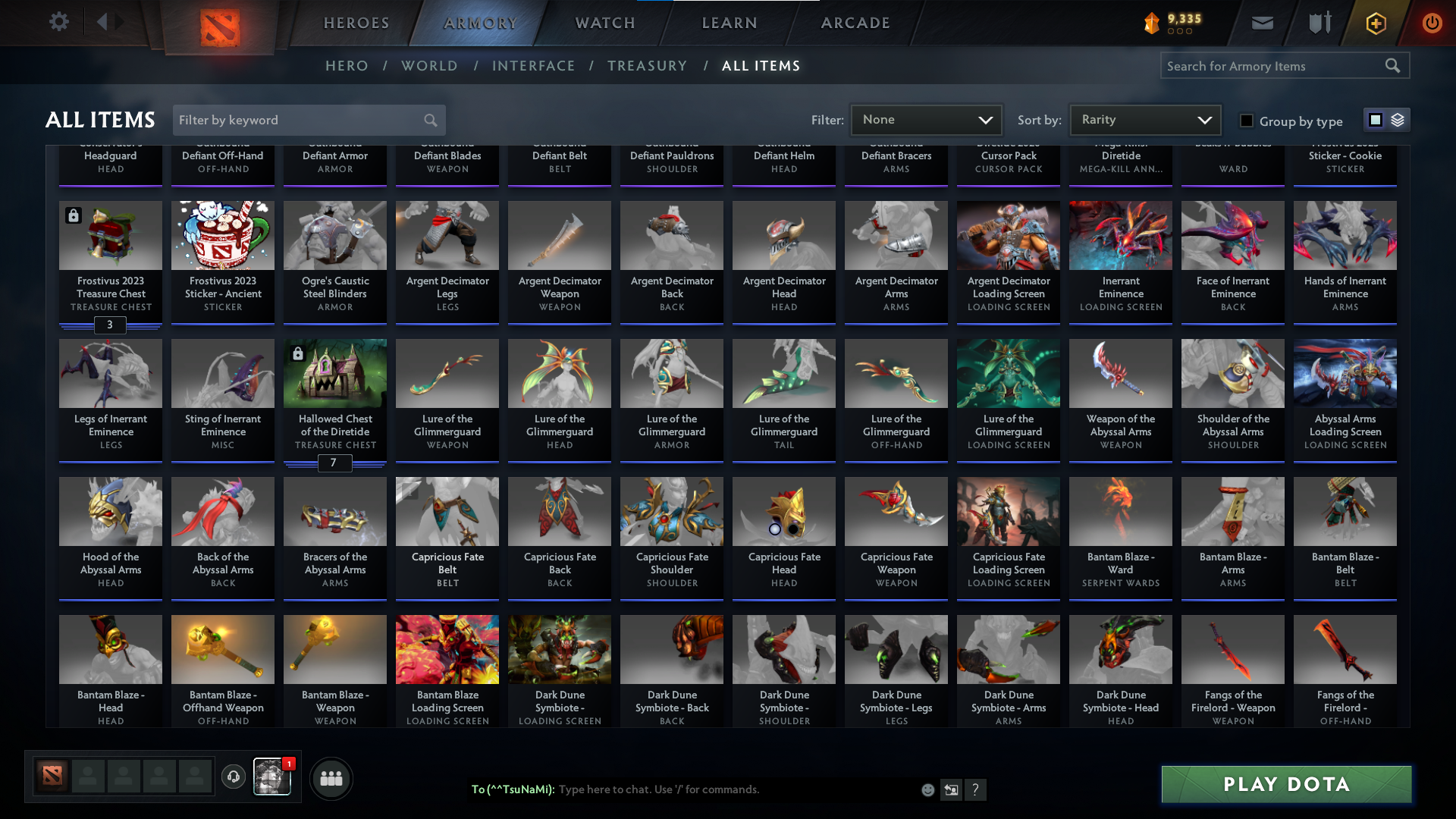
Task: Select the grid view square toggle
Action: (x=1376, y=120)
